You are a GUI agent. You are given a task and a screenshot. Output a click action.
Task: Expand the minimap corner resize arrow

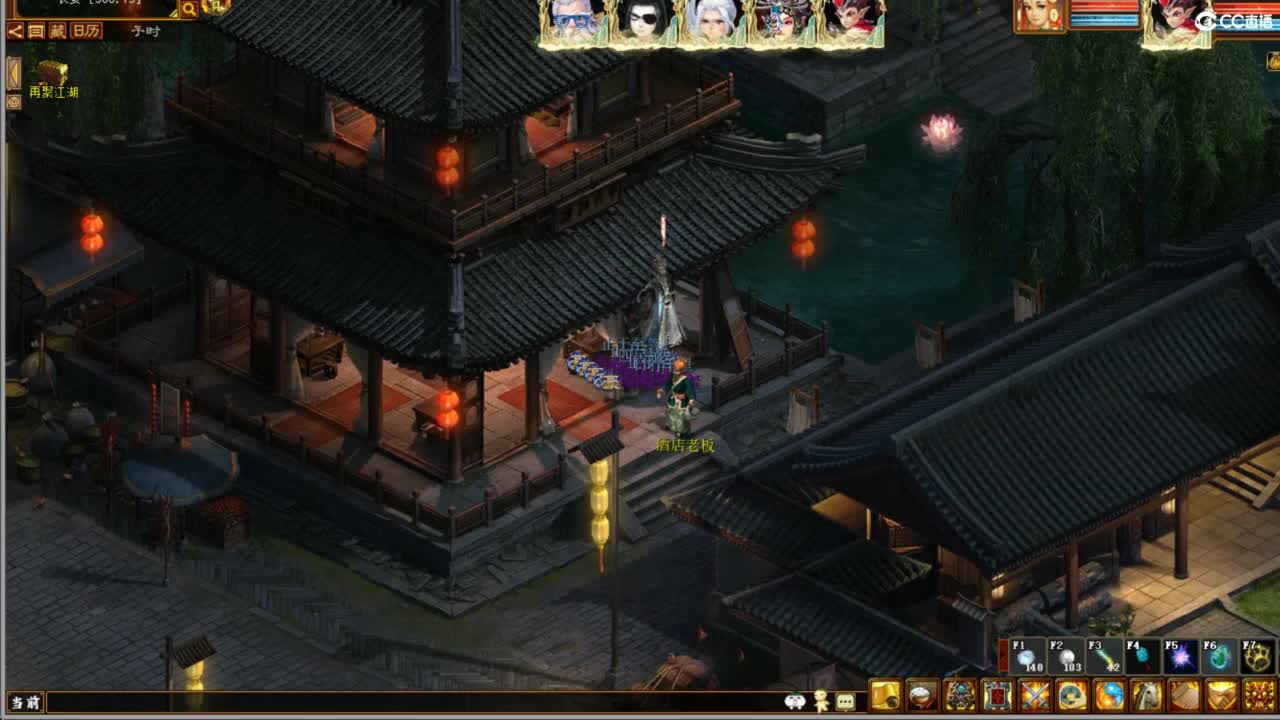pos(175,12)
